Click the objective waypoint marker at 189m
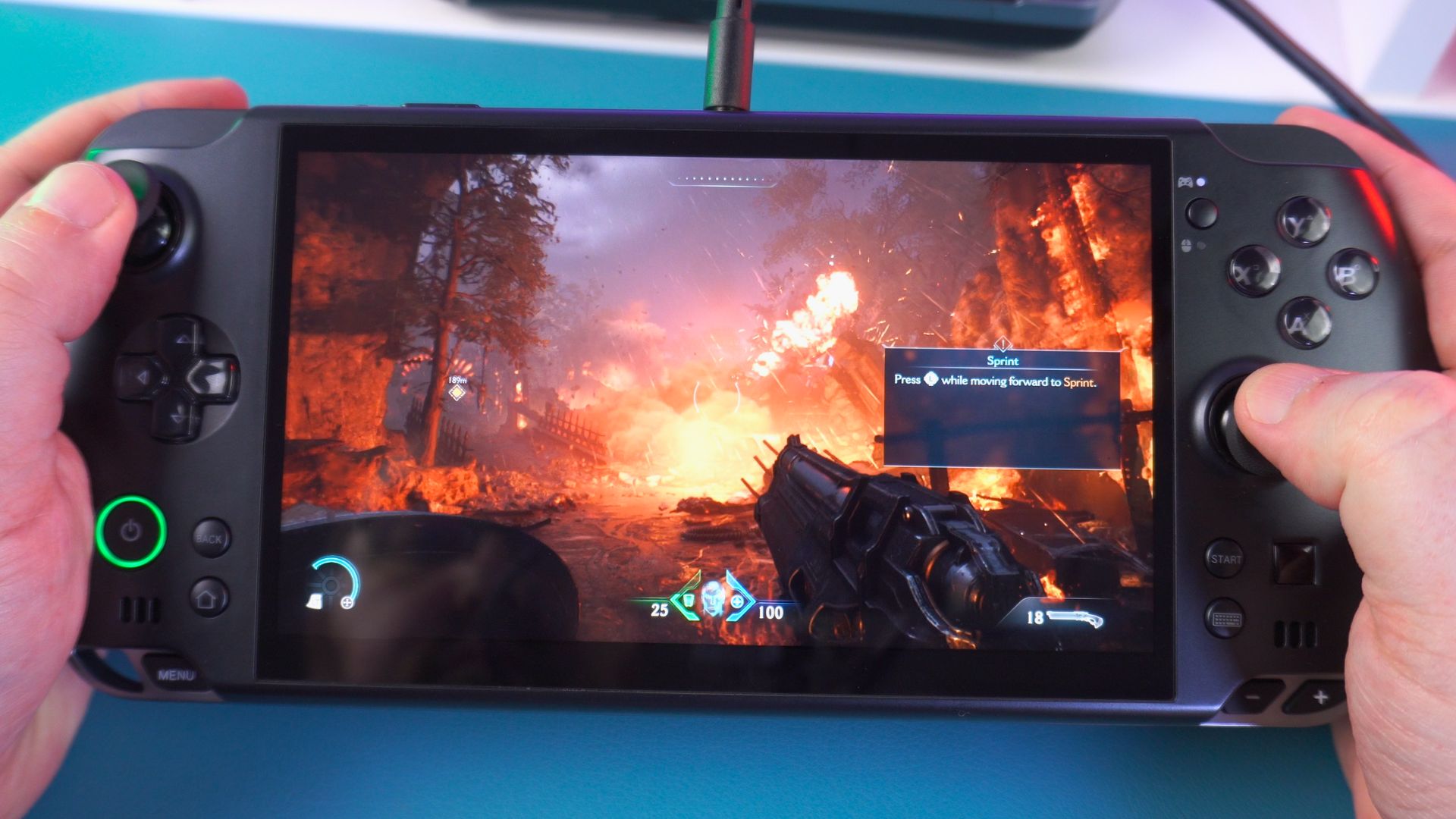Viewport: 1456px width, 819px height. (x=457, y=391)
